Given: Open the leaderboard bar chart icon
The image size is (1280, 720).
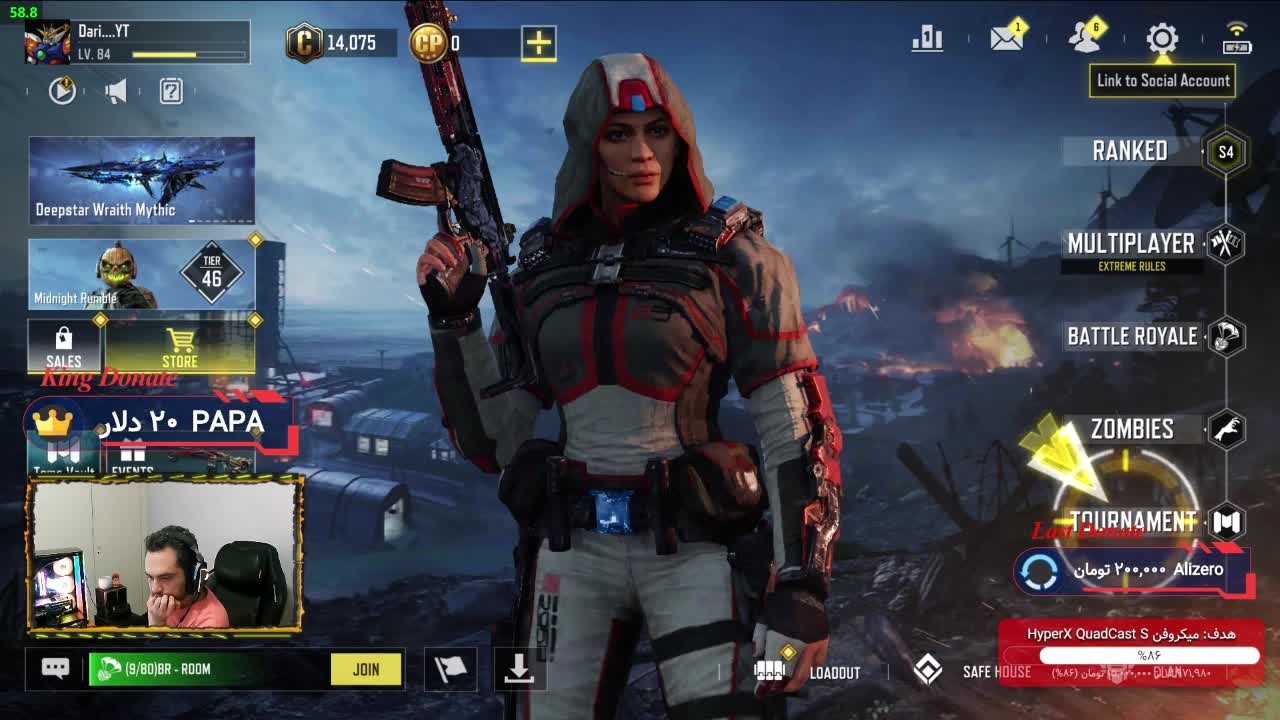Looking at the screenshot, I should [x=927, y=39].
